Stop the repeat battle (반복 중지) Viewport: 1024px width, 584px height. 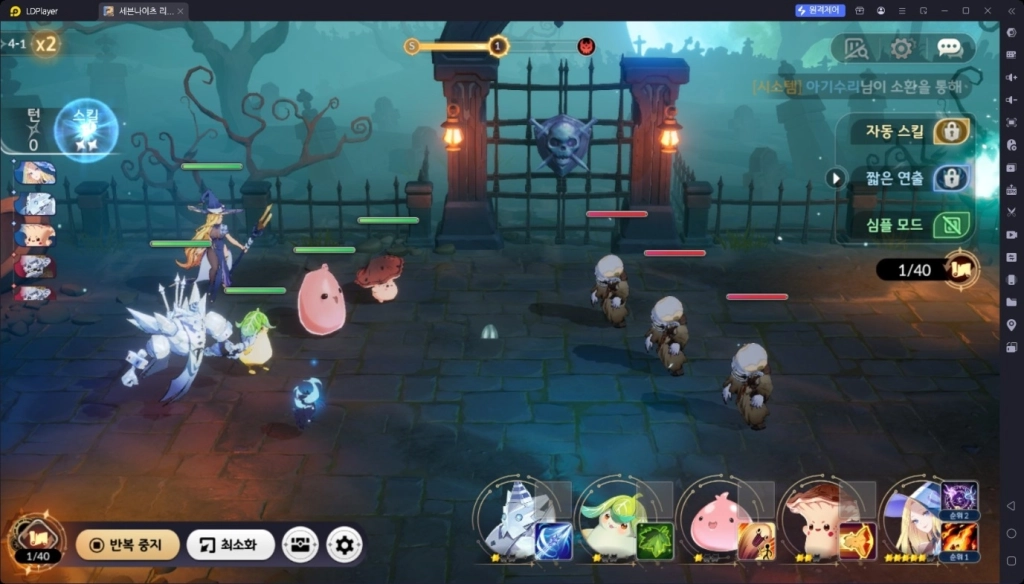(x=127, y=545)
